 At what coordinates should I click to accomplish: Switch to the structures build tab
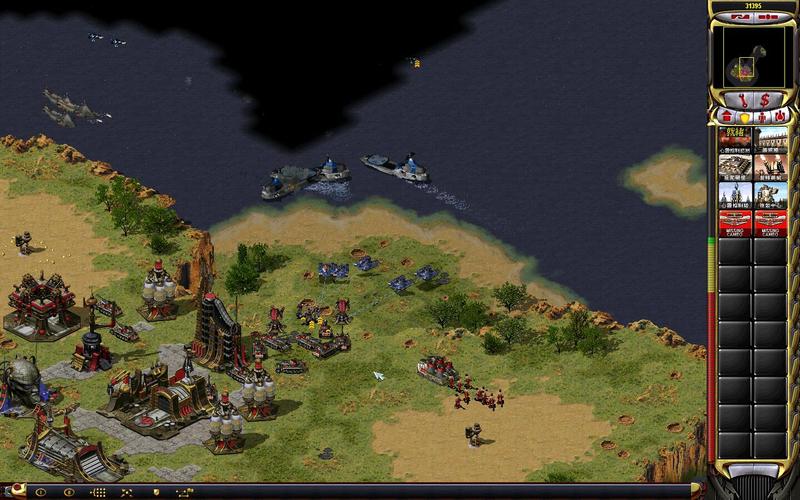727,117
